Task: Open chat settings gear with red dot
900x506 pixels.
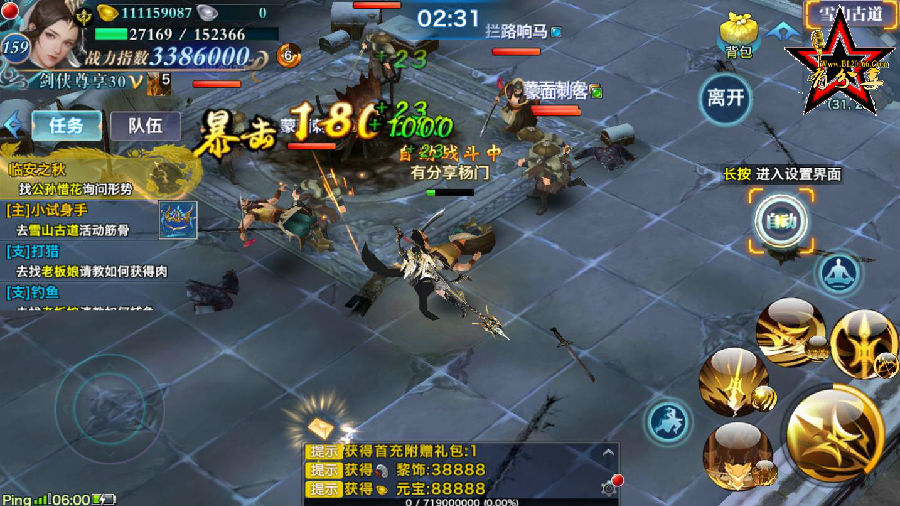Action: coord(609,487)
